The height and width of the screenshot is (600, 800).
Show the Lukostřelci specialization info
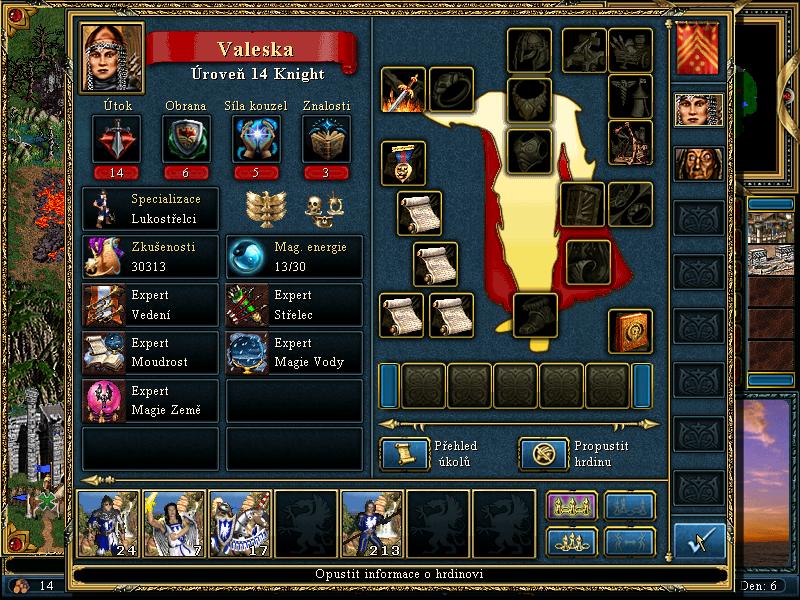coord(150,208)
